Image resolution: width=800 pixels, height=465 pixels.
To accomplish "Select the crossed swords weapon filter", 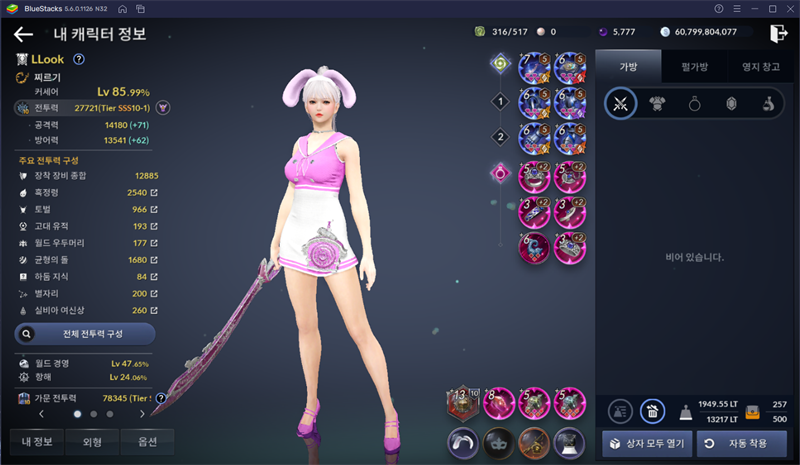I will tap(621, 103).
